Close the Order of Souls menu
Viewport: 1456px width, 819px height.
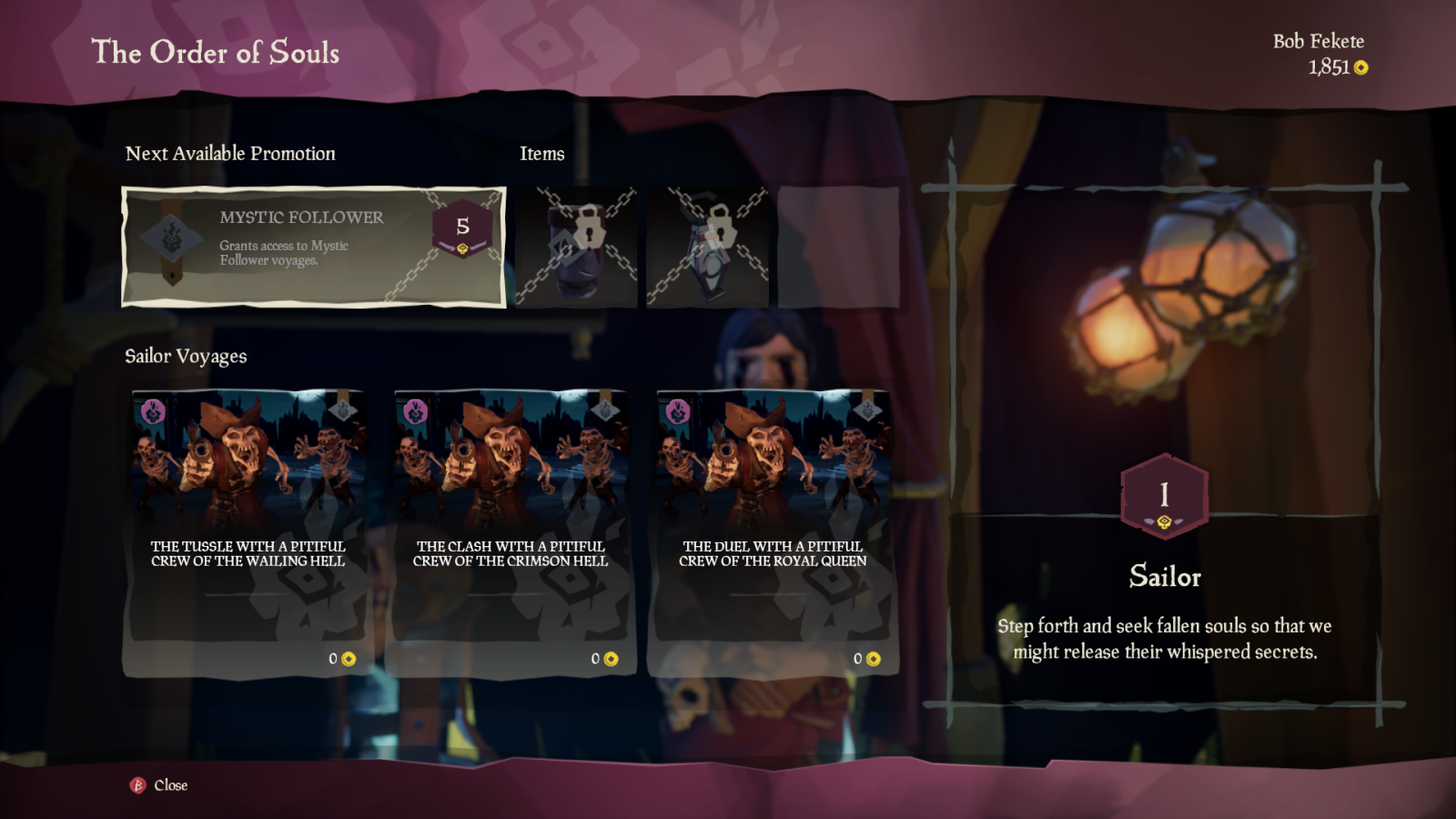[x=160, y=785]
